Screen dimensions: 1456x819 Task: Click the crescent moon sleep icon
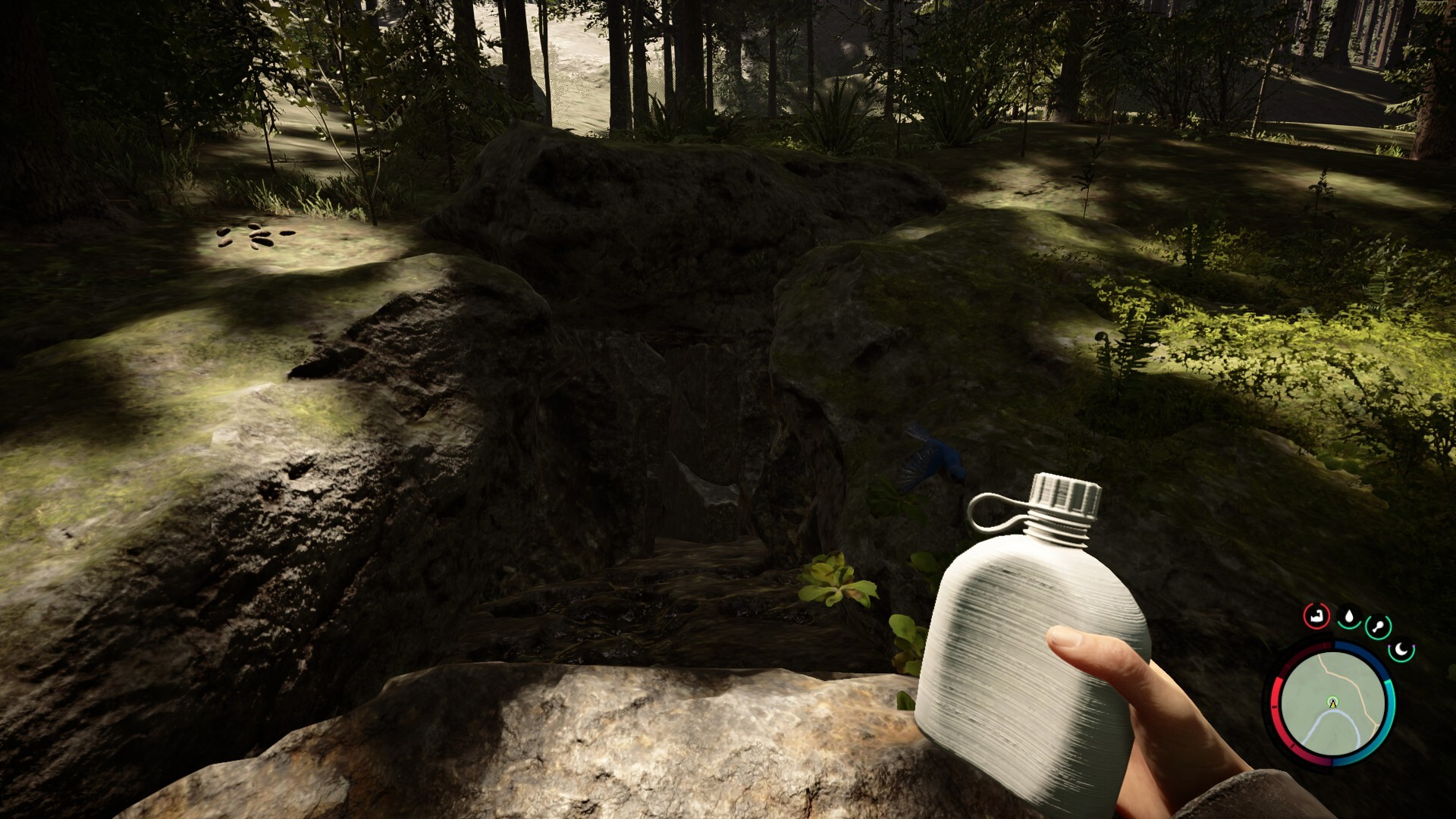pos(1401,650)
